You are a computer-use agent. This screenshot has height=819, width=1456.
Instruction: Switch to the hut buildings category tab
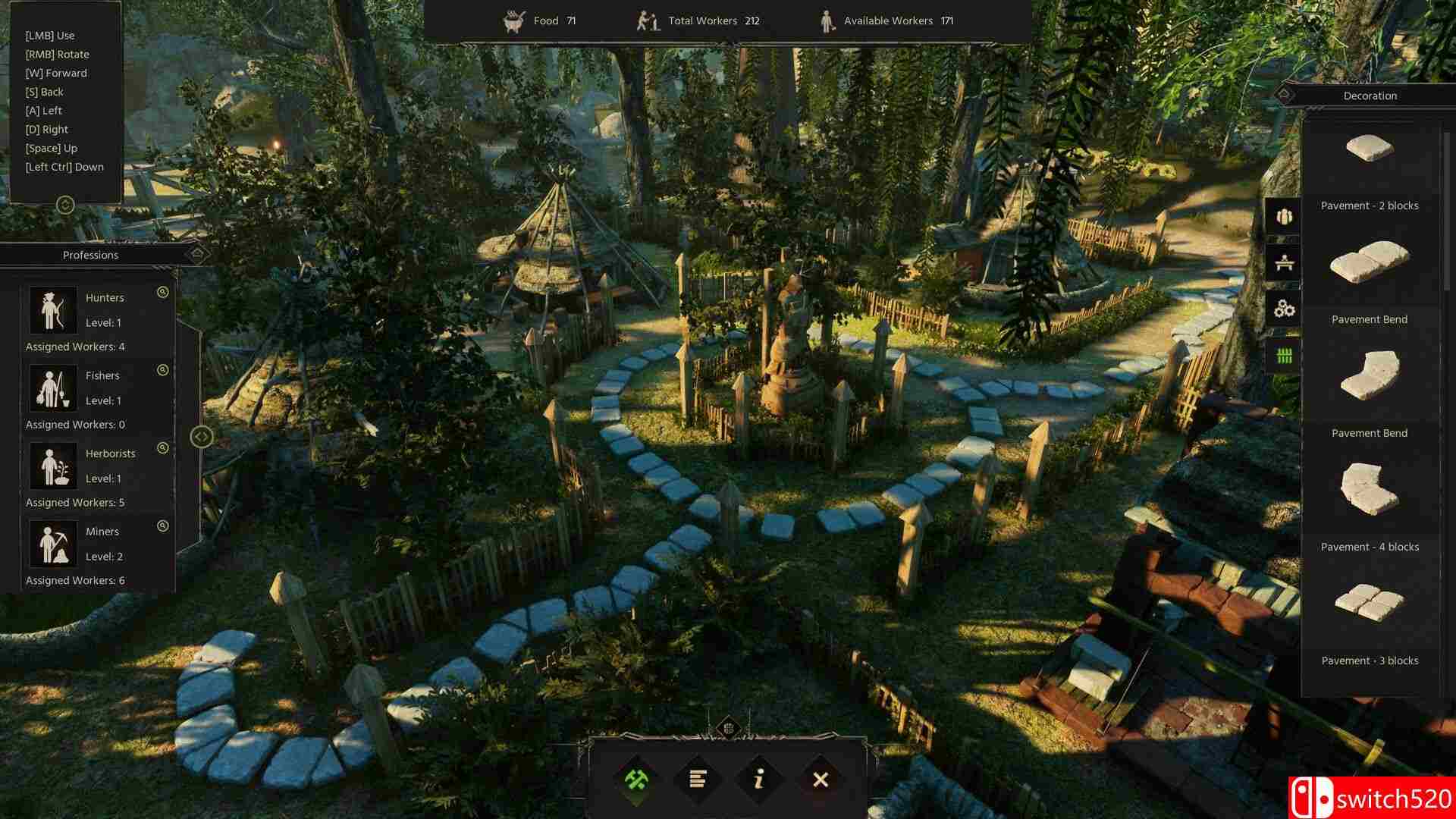point(1284,217)
